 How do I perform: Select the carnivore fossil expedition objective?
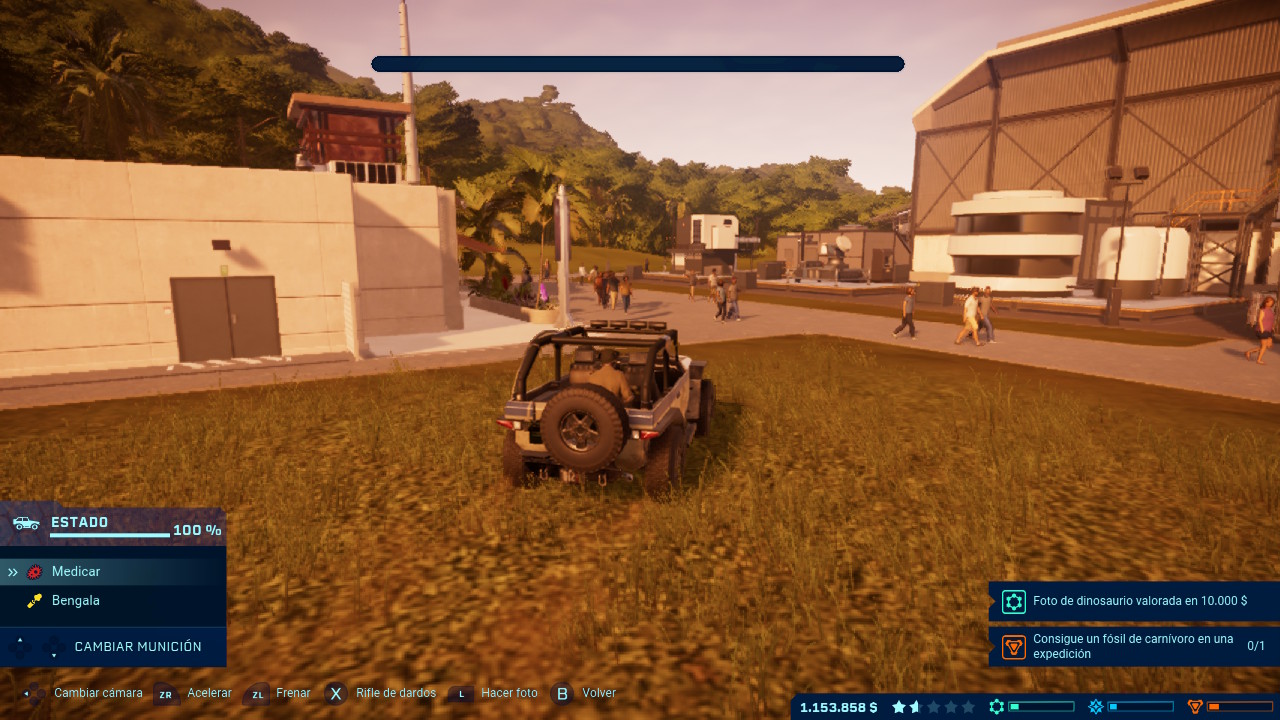[x=1134, y=646]
